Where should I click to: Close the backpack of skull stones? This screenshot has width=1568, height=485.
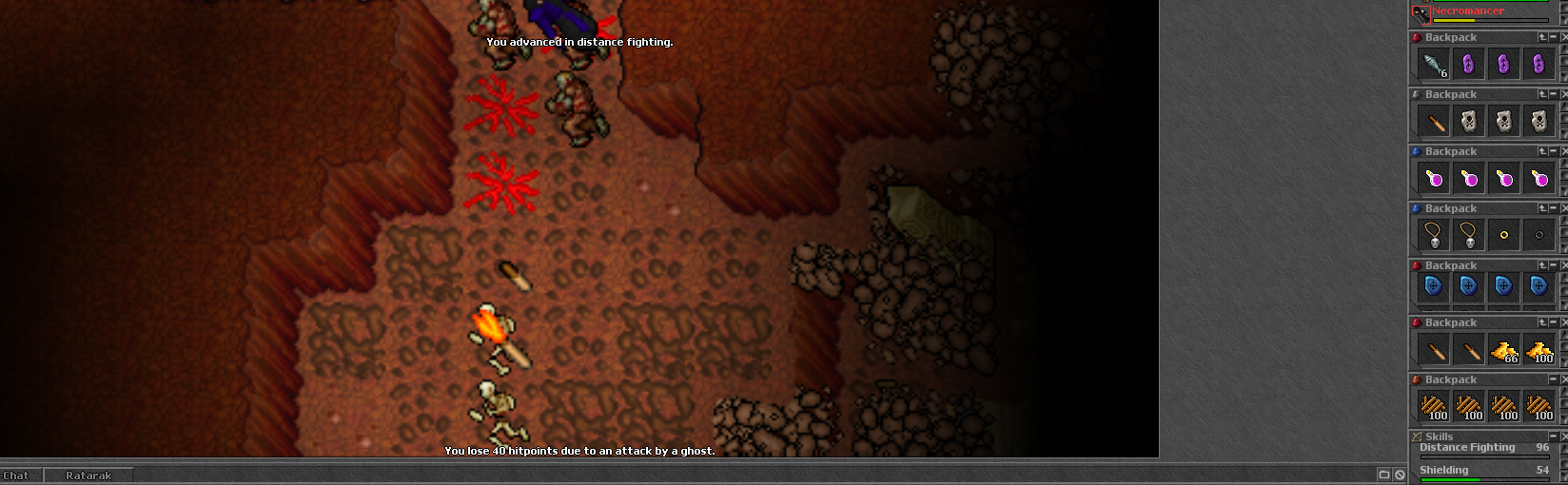(x=1564, y=94)
